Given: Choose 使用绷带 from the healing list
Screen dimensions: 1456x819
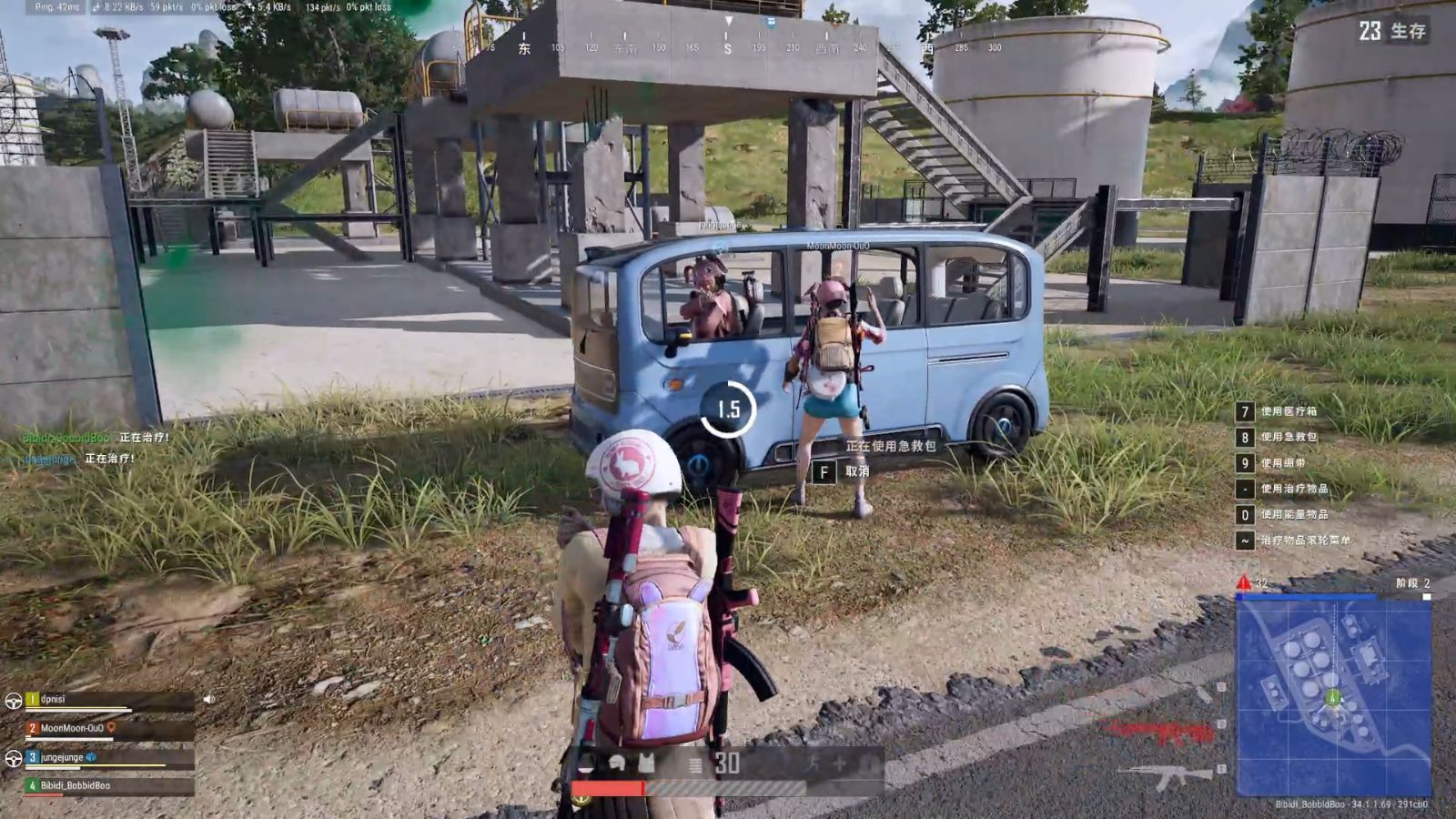Looking at the screenshot, I should click(1283, 463).
